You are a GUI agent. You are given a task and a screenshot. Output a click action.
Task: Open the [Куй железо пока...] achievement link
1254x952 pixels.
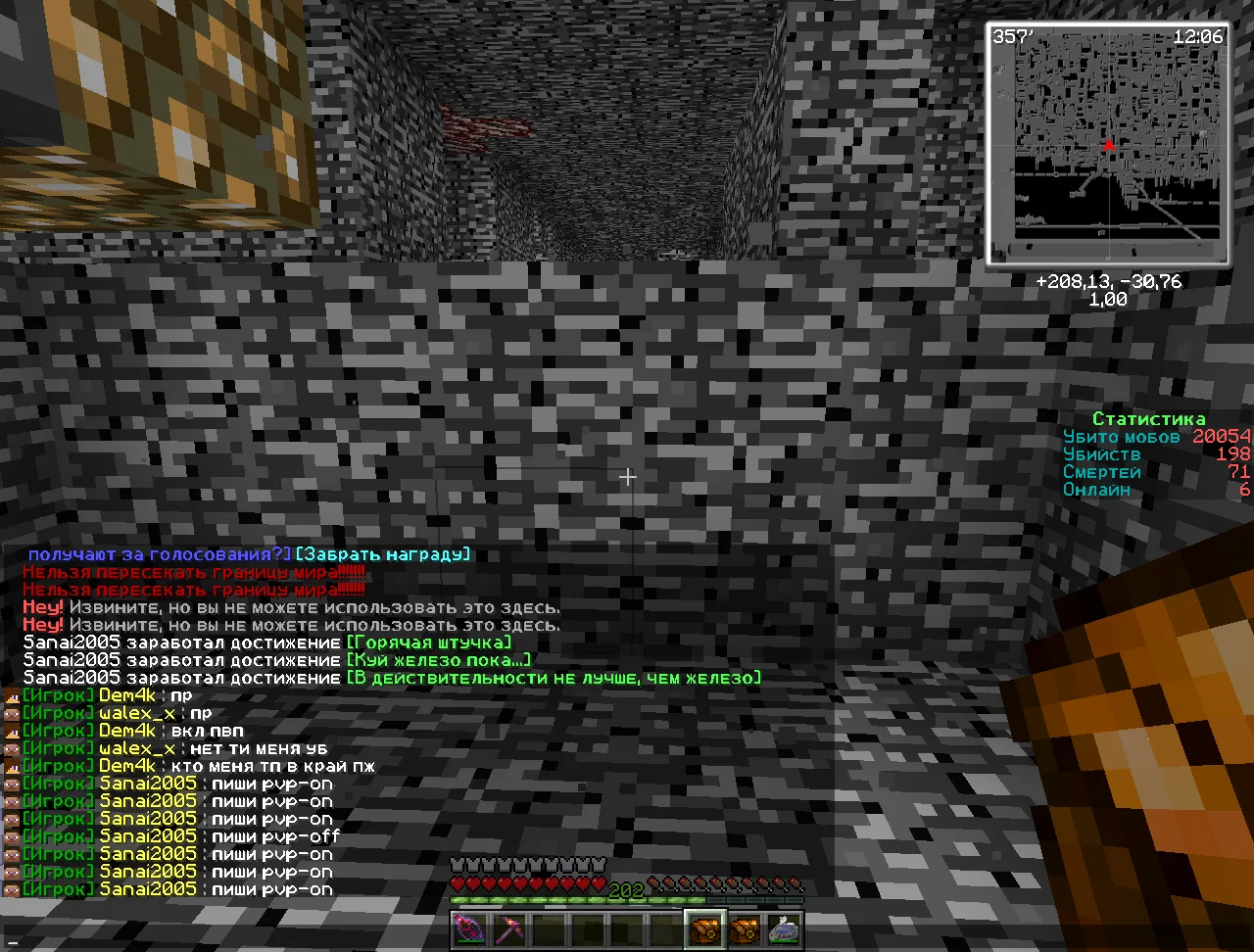(x=438, y=660)
